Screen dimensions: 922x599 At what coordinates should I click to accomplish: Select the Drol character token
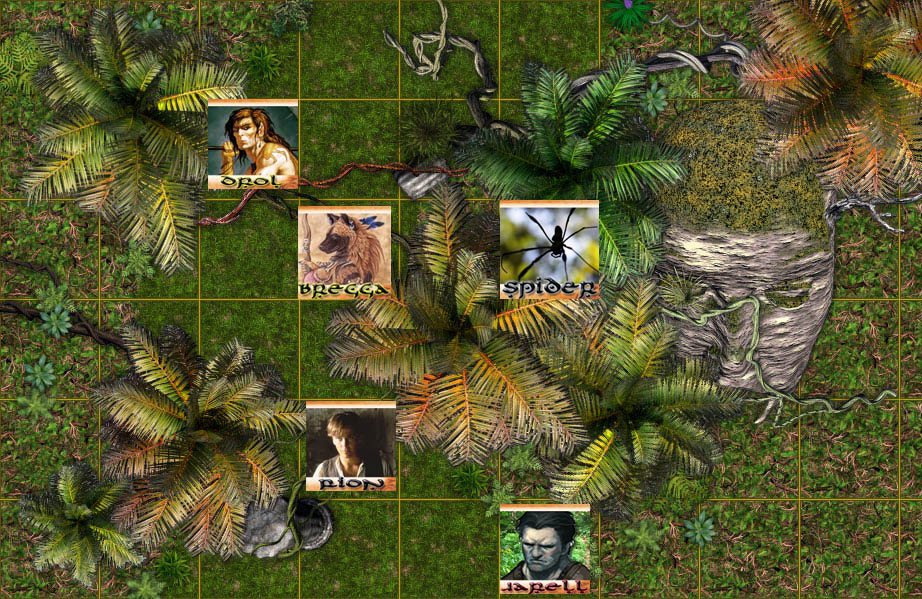(252, 144)
